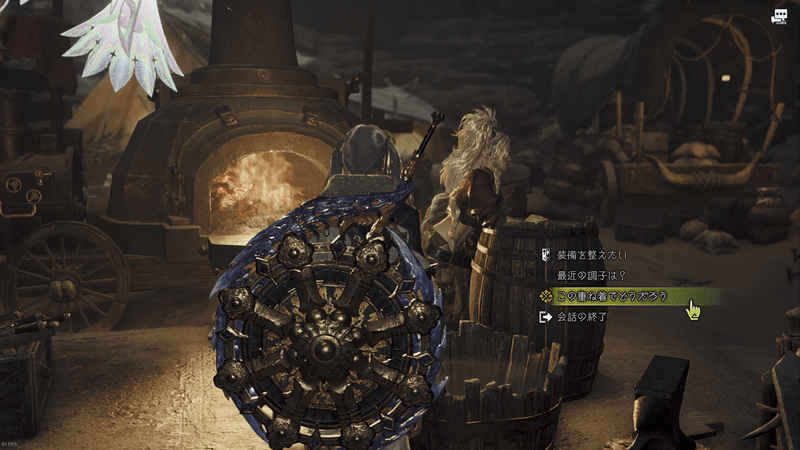Open the chat speech-bubble icon

pos(779,16)
